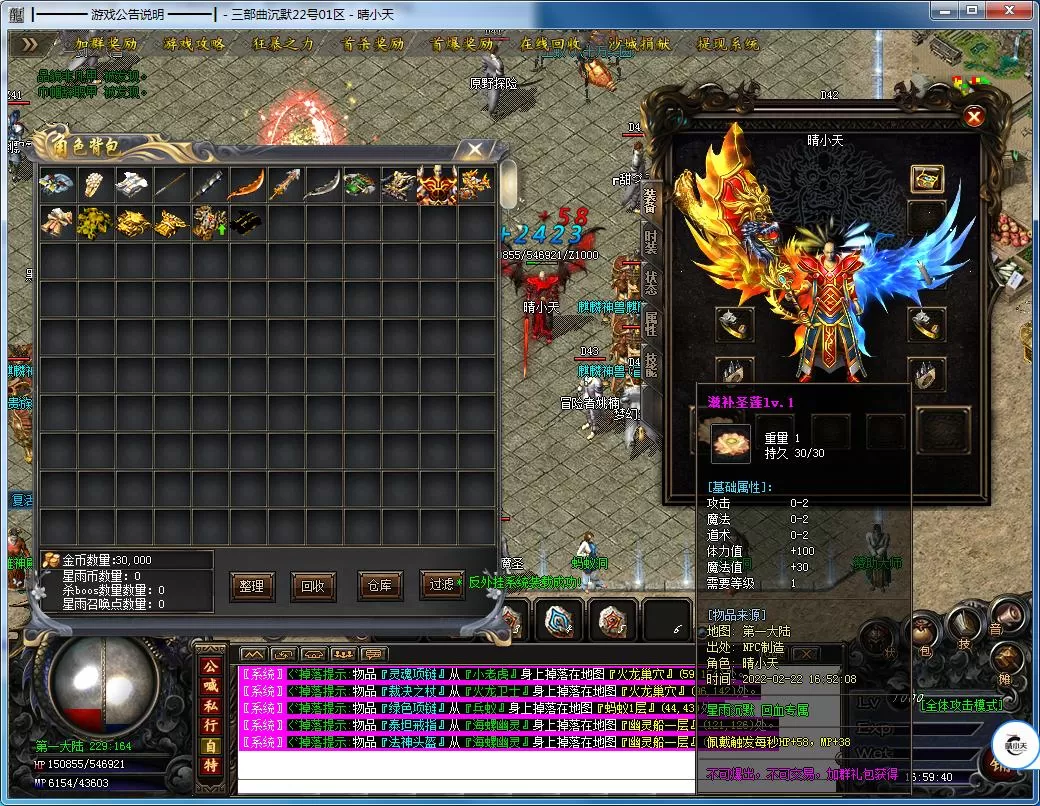Switch to the 状态 status tab

(x=651, y=282)
